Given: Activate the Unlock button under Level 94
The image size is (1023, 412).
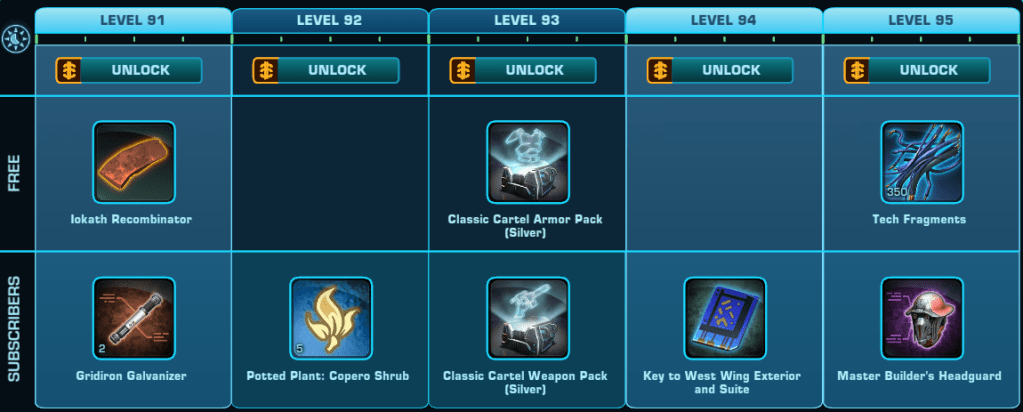Looking at the screenshot, I should pyautogui.click(x=721, y=70).
